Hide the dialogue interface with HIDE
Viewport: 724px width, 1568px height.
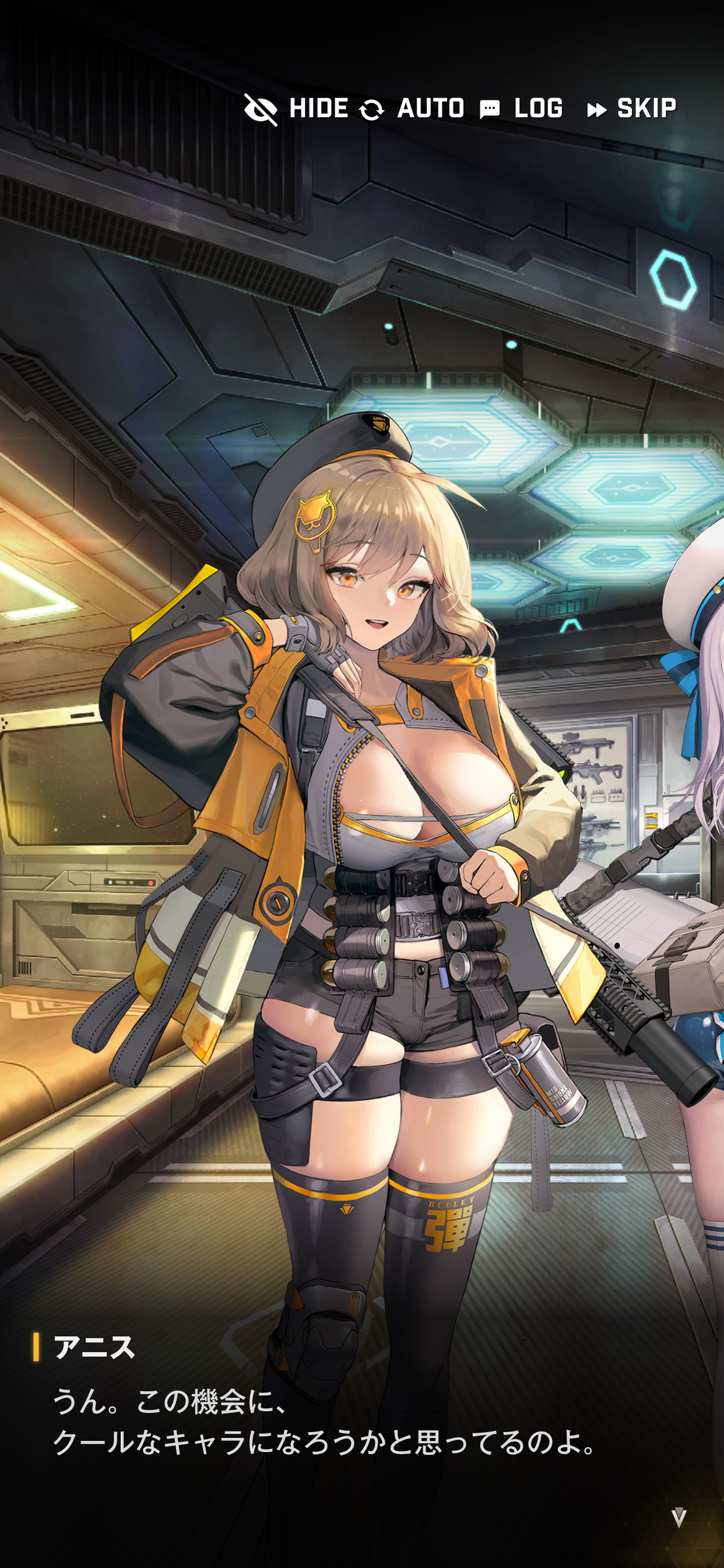tap(297, 109)
